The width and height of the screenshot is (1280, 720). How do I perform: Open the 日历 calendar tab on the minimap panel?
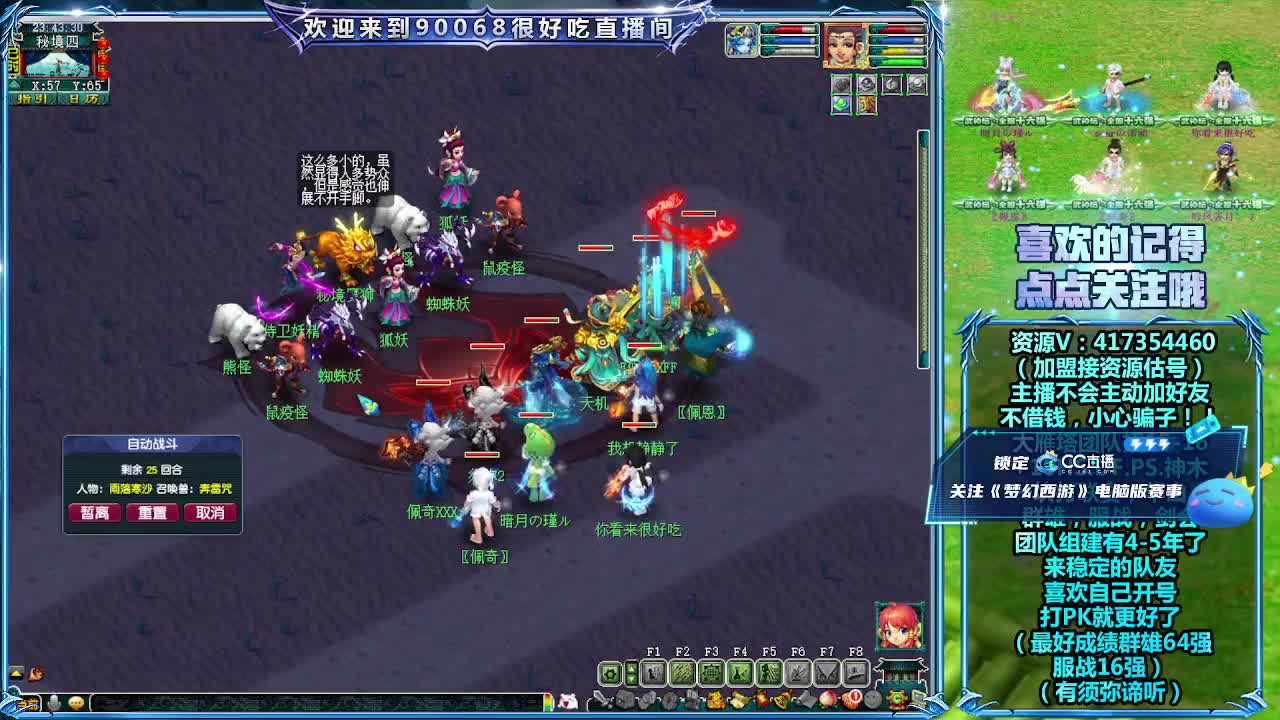coord(85,98)
